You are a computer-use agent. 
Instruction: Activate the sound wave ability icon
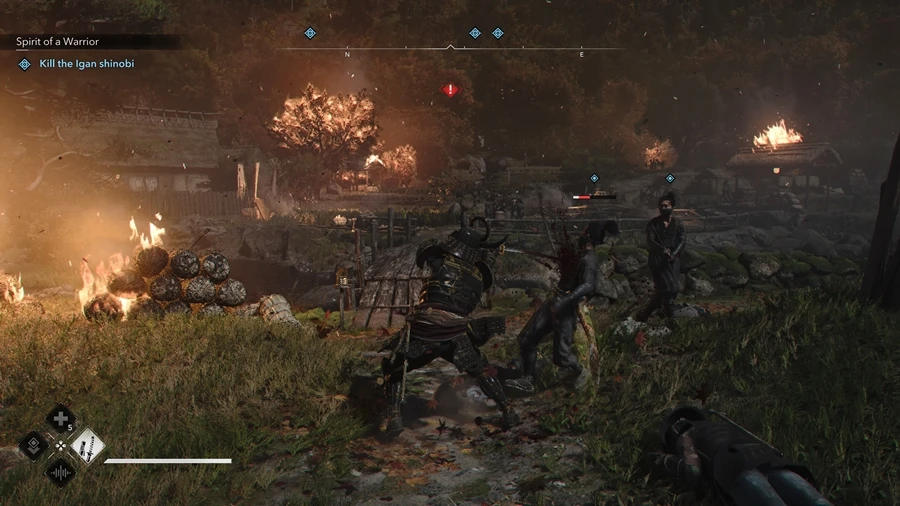point(60,471)
